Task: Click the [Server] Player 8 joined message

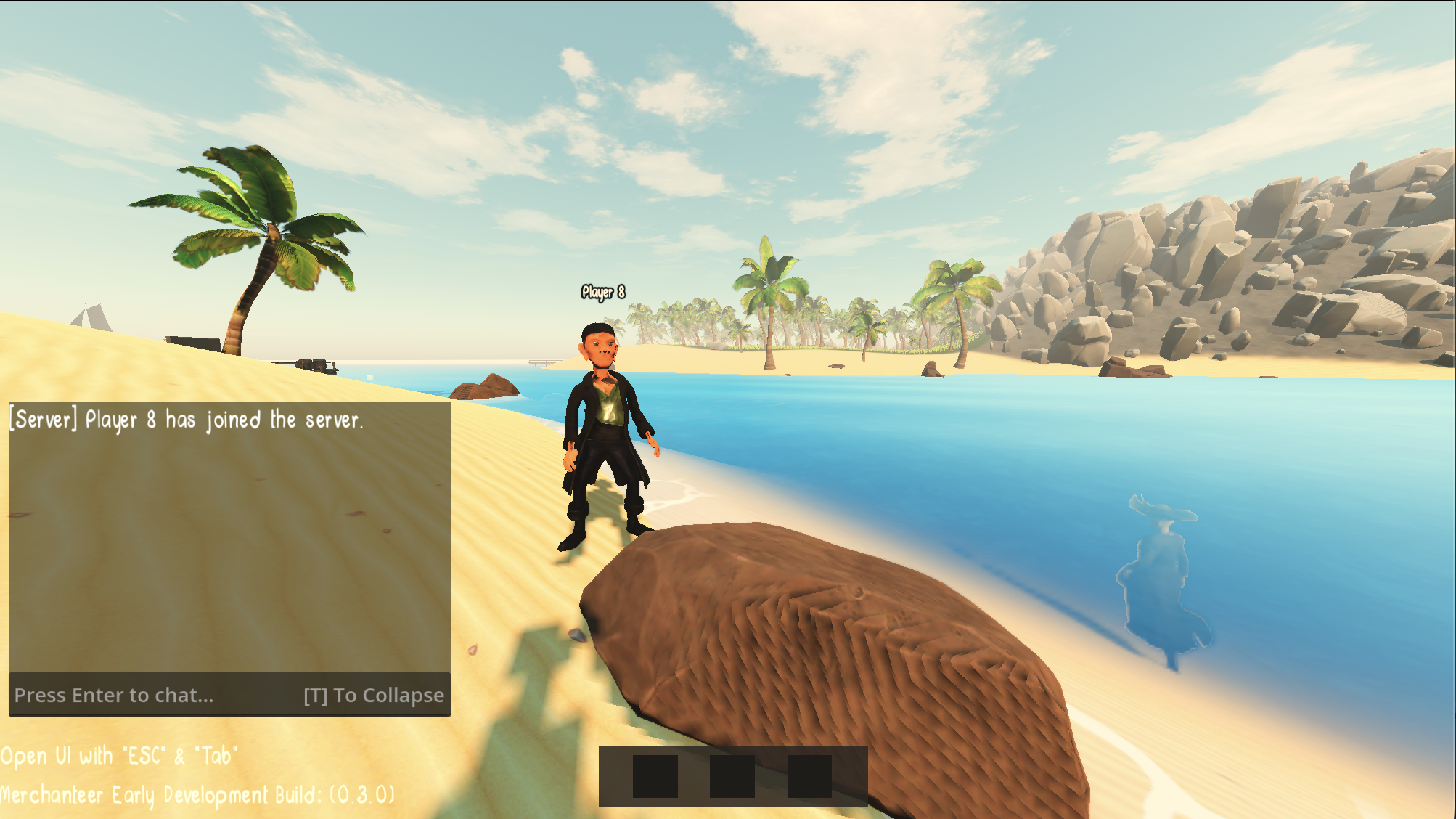Action: pos(187,420)
